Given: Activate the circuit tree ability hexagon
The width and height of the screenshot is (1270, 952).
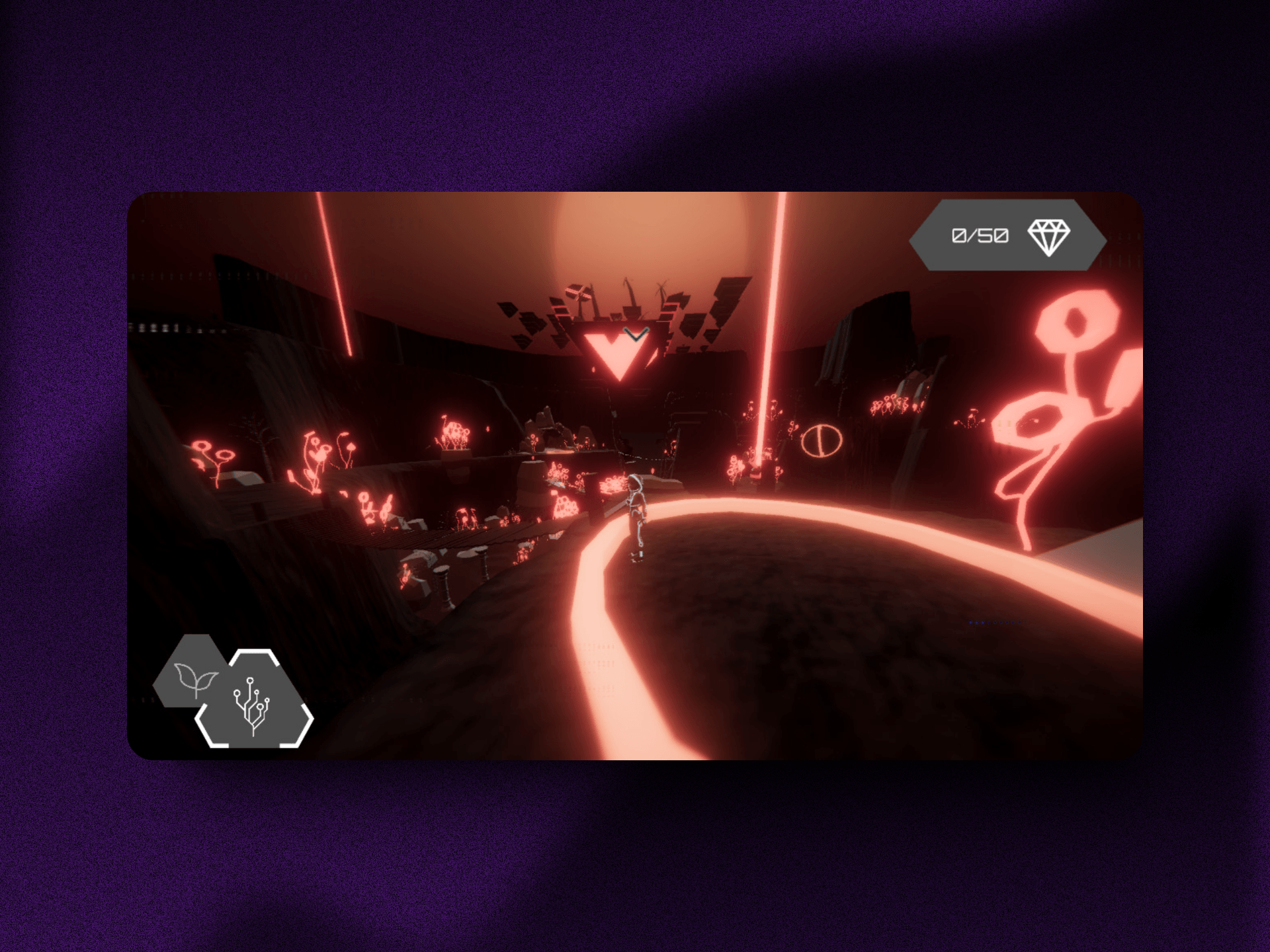Looking at the screenshot, I should (254, 701).
